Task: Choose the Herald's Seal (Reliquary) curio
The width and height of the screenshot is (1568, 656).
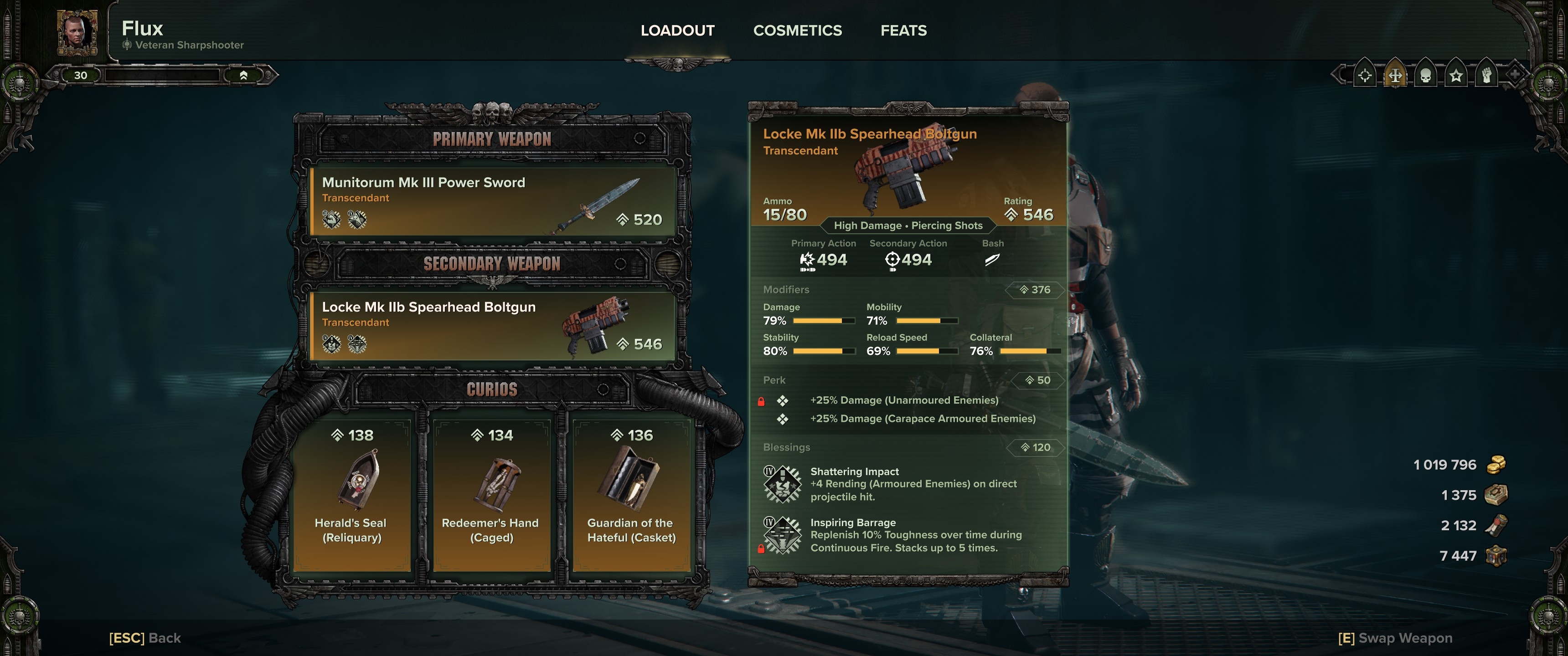Action: 352,494
